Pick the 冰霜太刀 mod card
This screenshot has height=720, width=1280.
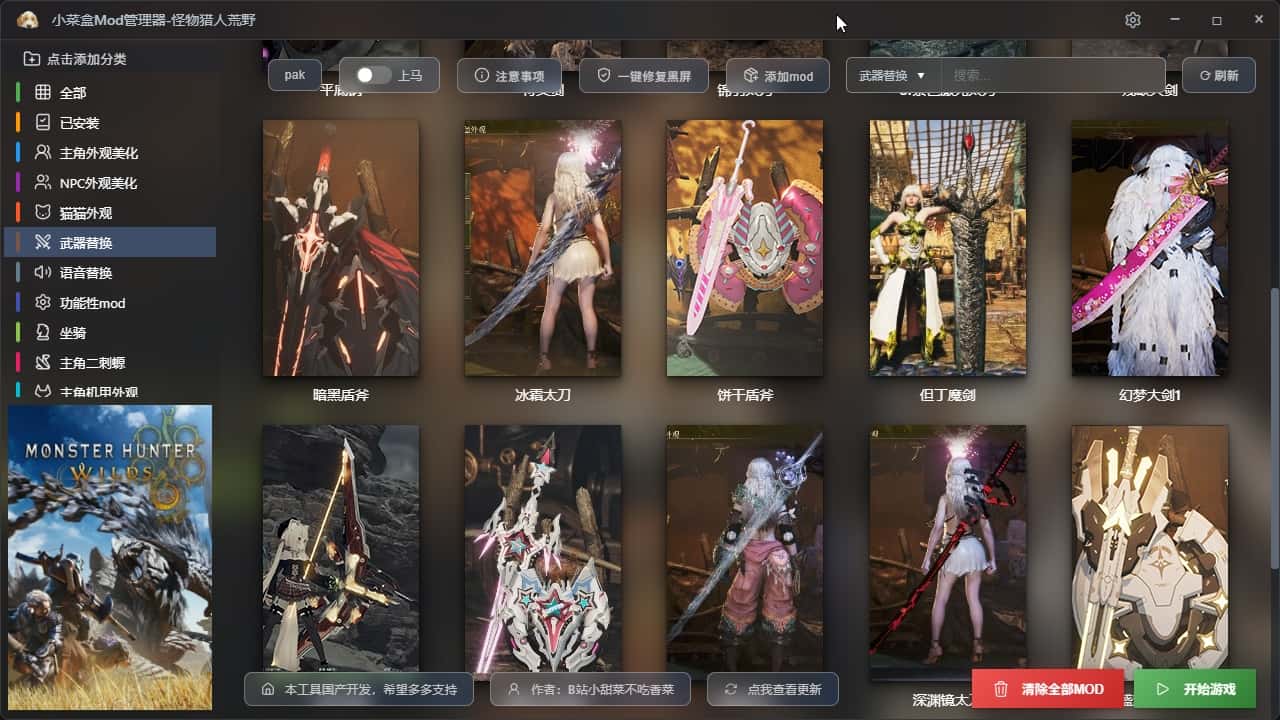[x=543, y=248]
